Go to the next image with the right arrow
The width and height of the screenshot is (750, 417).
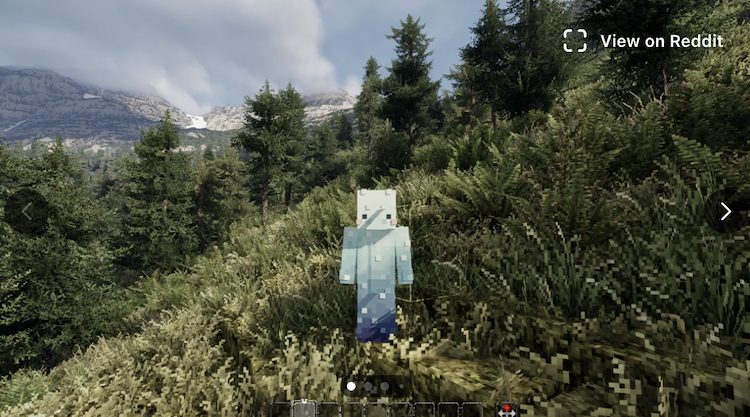pyautogui.click(x=725, y=211)
